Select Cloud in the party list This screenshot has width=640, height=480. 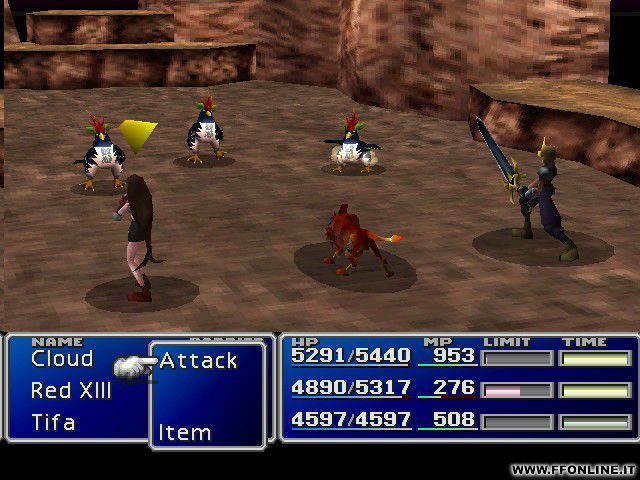point(62,359)
